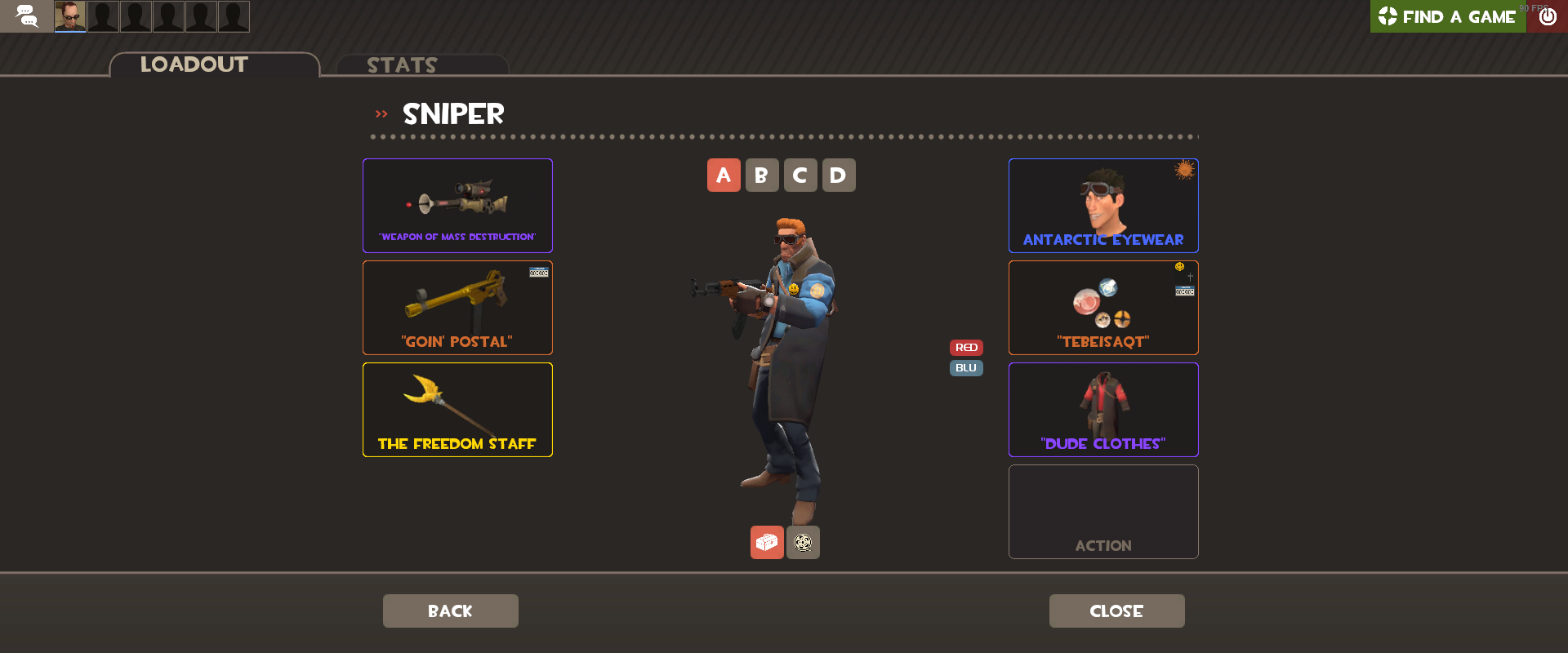Click the plus icon on the Tebeisaqt panel
This screenshot has width=1568, height=653.
pos(1189,278)
